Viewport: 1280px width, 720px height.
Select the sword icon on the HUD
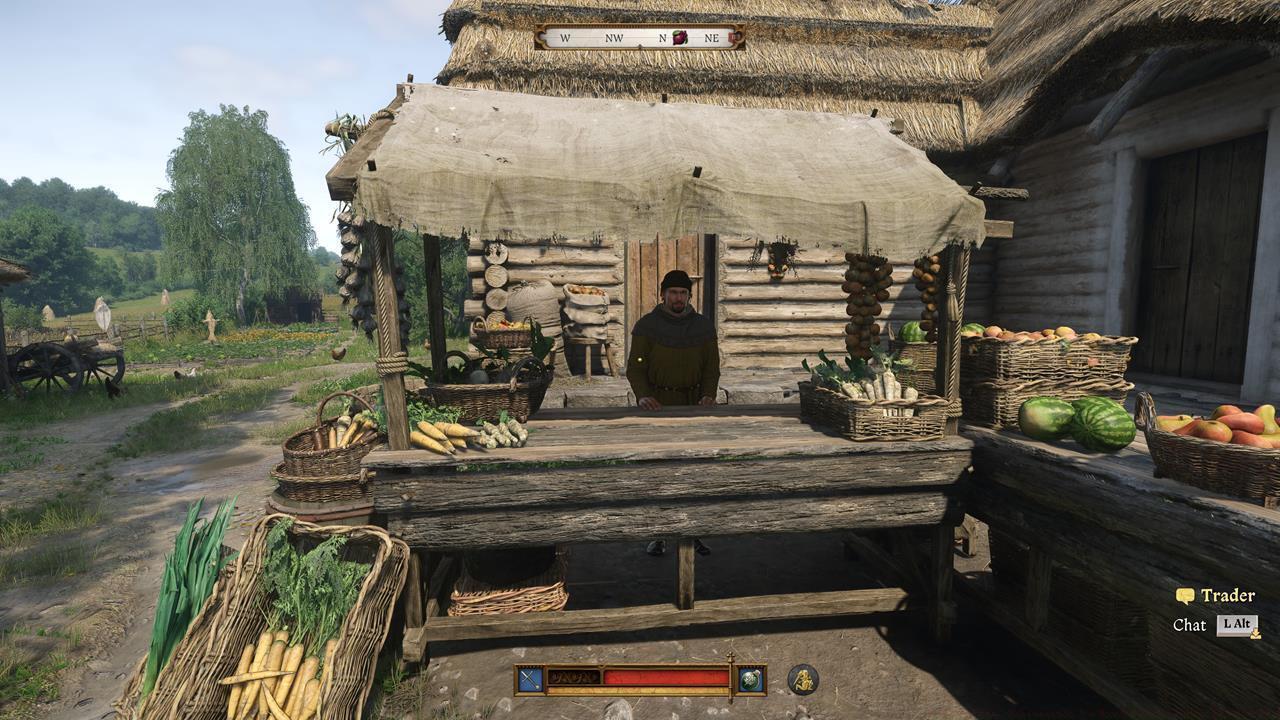(528, 678)
